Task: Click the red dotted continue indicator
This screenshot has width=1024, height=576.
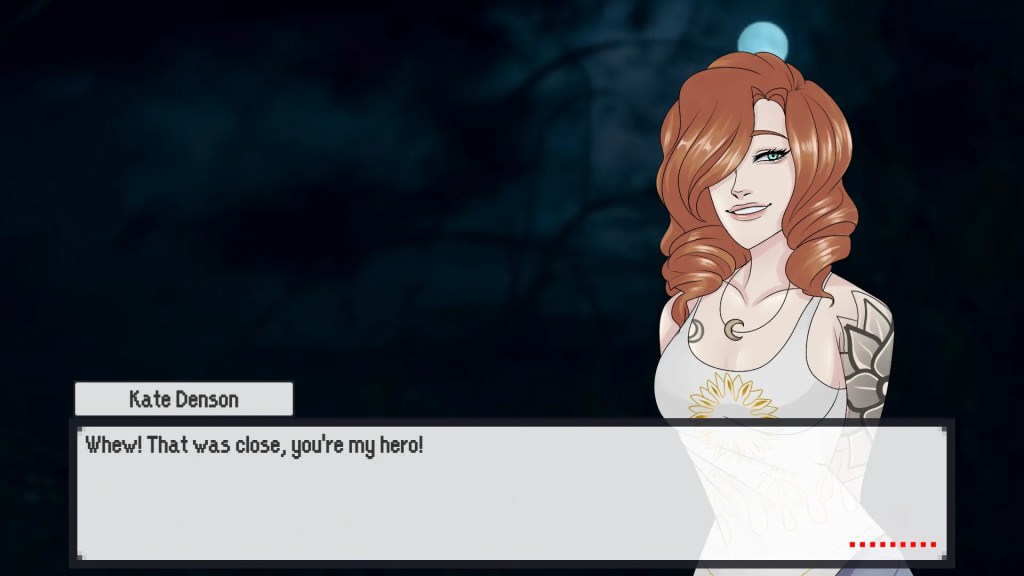Action: 892,545
